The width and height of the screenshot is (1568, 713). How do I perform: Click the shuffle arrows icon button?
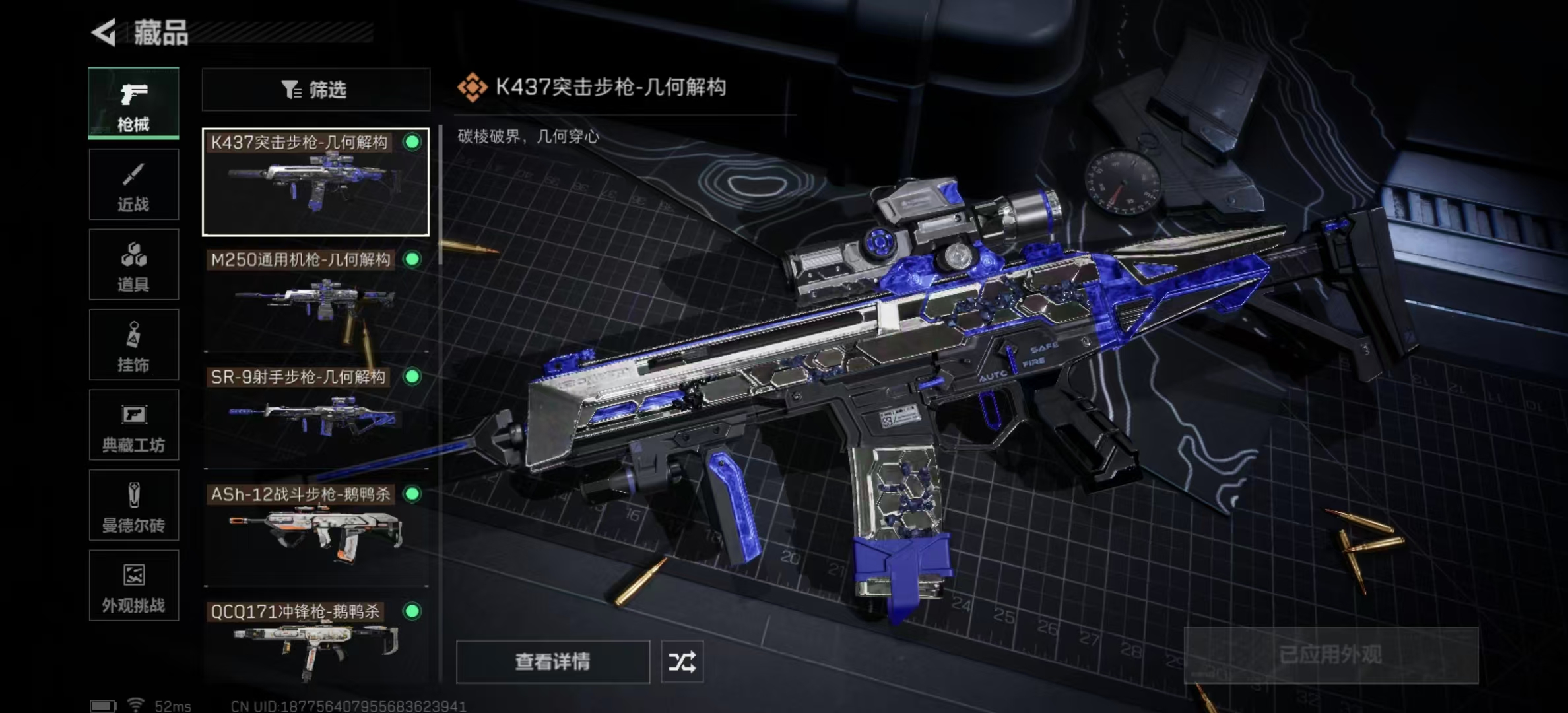682,662
